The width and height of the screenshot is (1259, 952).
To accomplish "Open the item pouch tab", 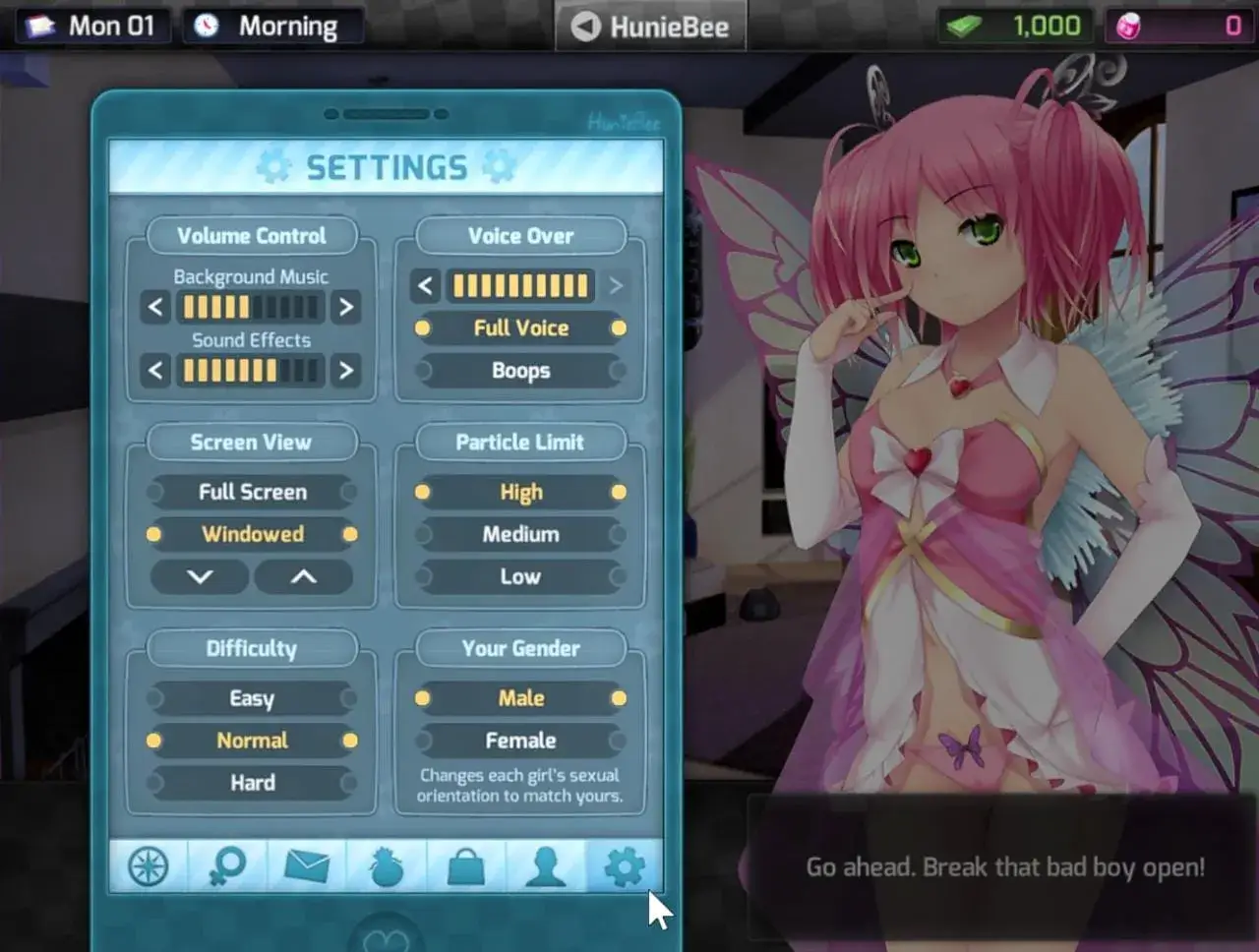I will coord(386,866).
